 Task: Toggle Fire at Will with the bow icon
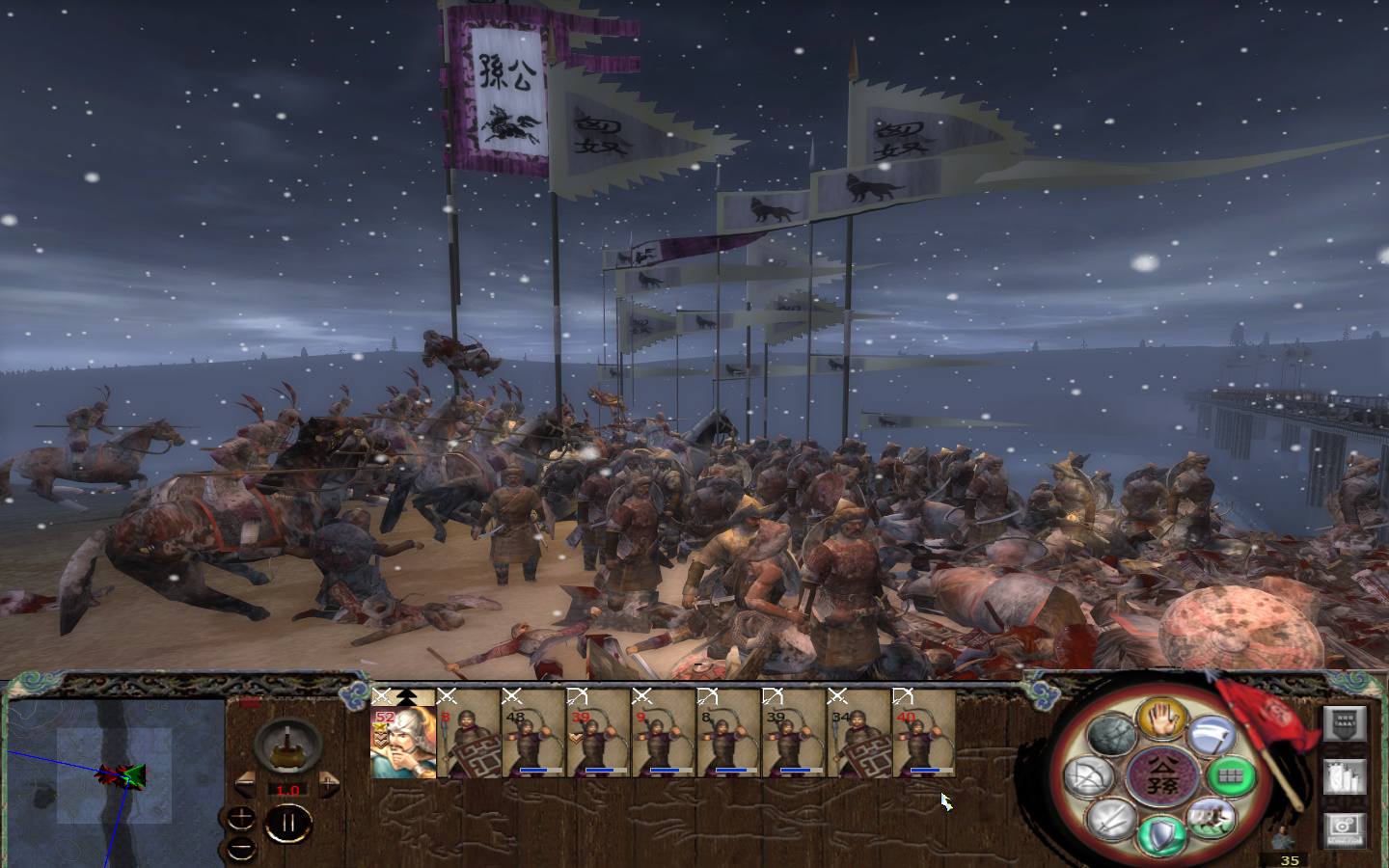coord(1090,775)
